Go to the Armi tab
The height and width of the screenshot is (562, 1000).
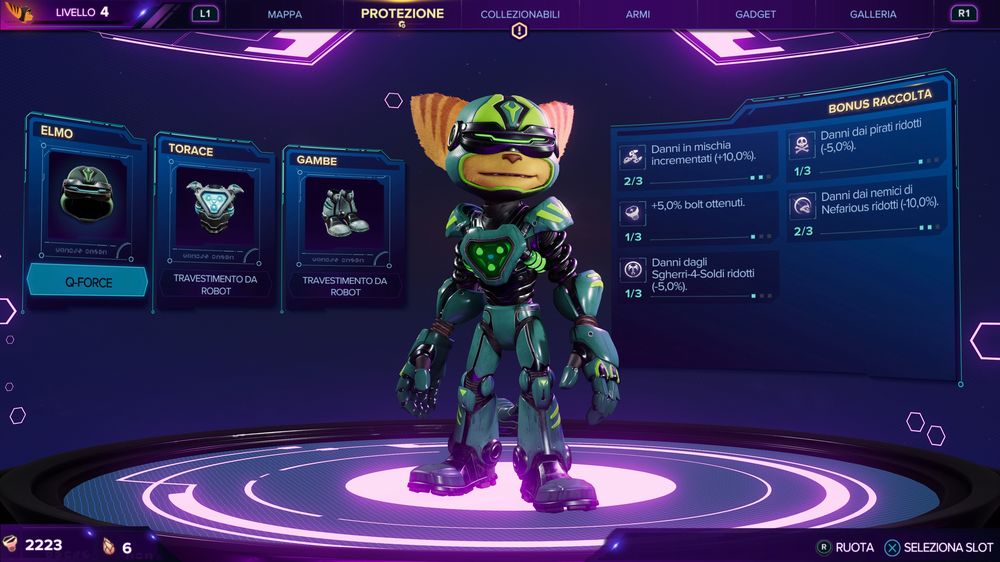coord(638,15)
